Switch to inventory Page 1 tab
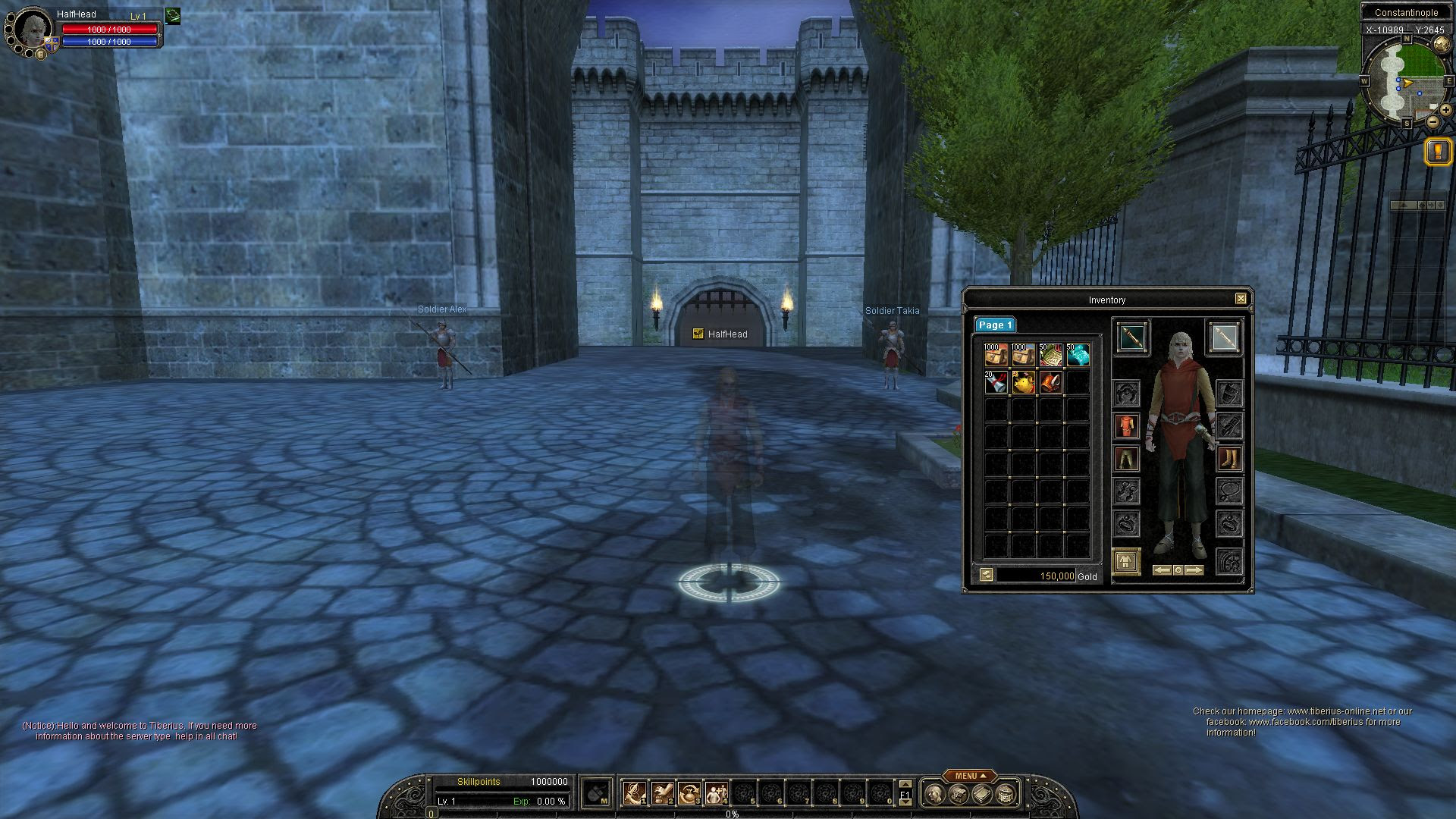Image resolution: width=1456 pixels, height=819 pixels. 994,325
